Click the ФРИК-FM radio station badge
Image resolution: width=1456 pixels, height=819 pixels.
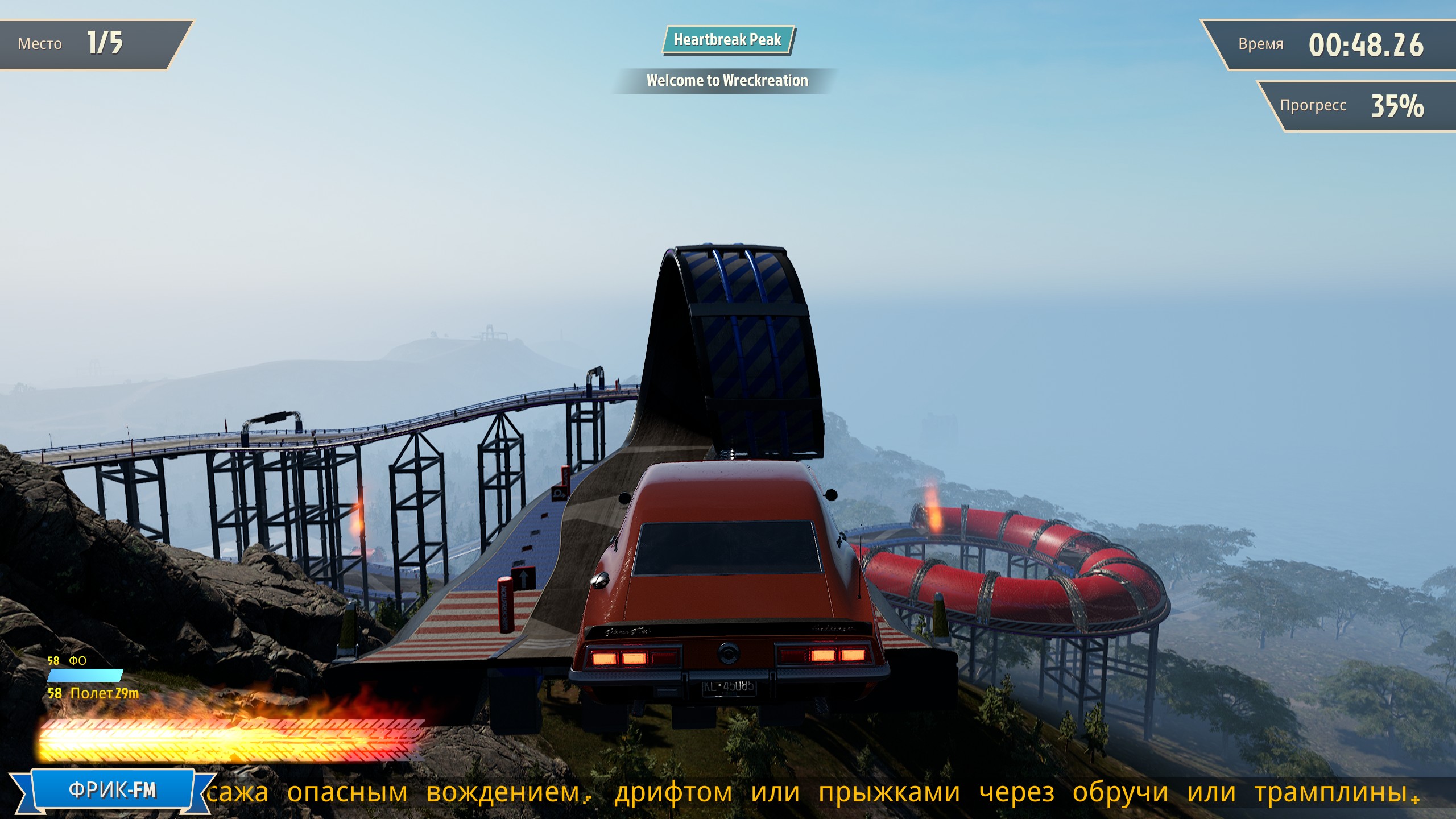(112, 790)
